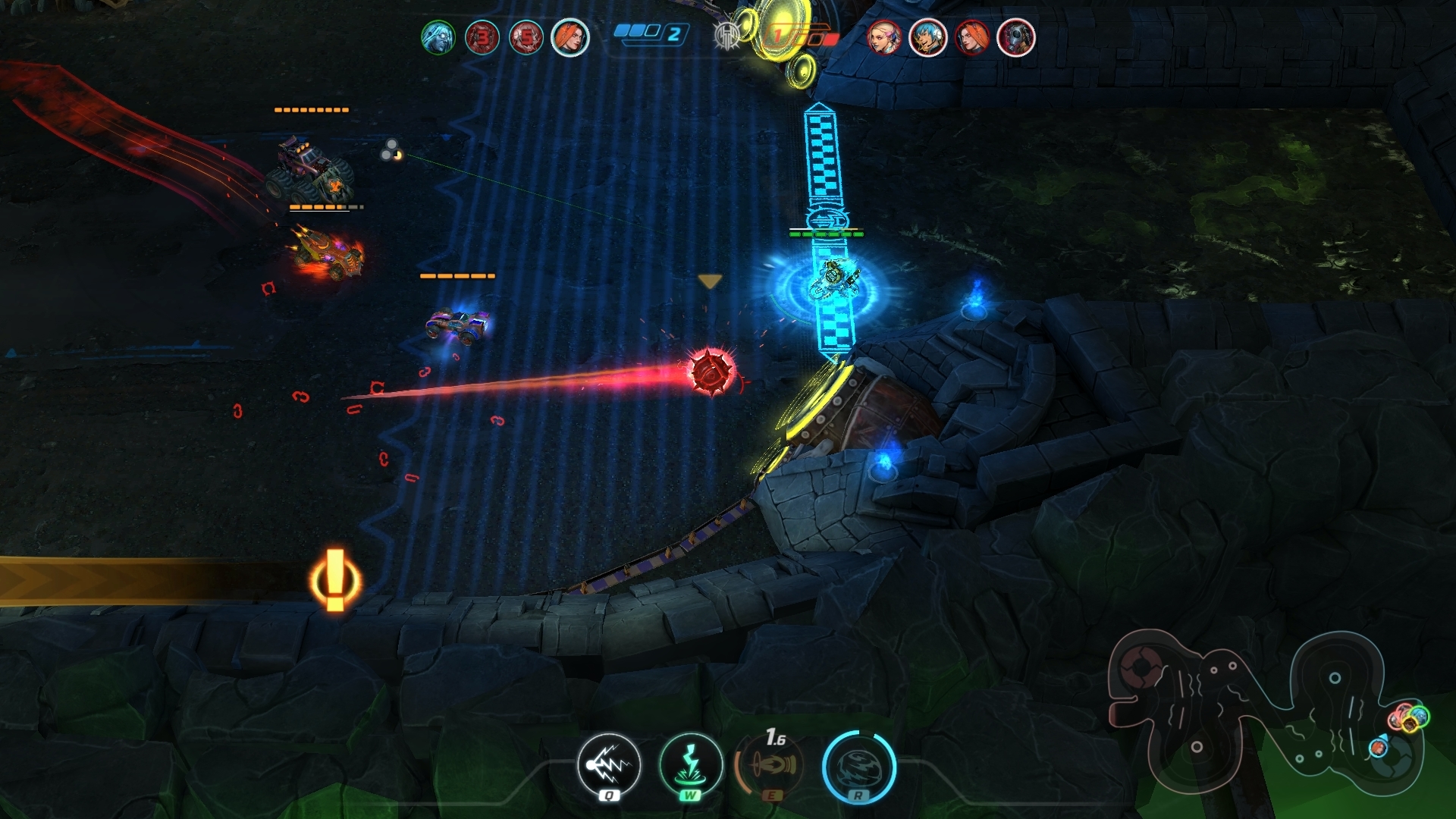
Task: Select the teammate portrait showing respawn 5
Action: tap(526, 37)
